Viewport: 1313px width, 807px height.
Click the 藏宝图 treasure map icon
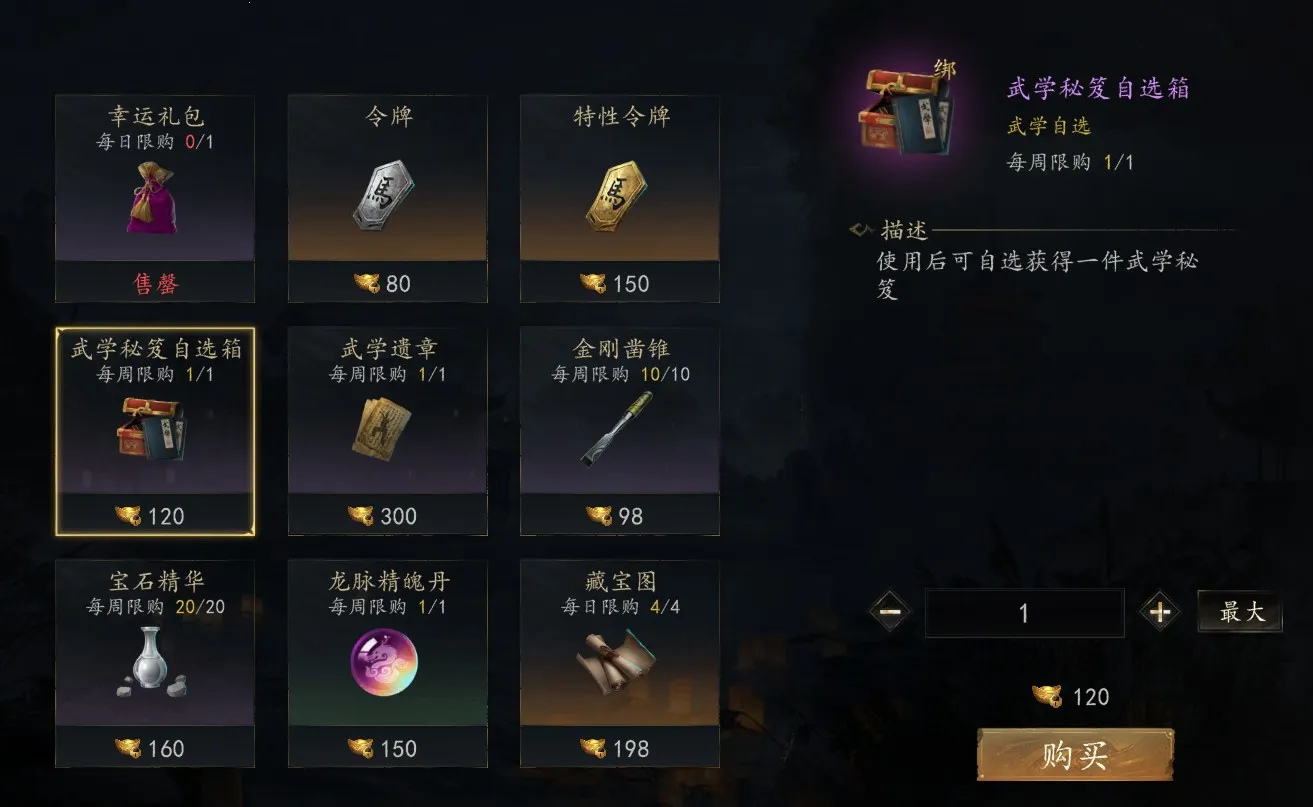point(620,660)
